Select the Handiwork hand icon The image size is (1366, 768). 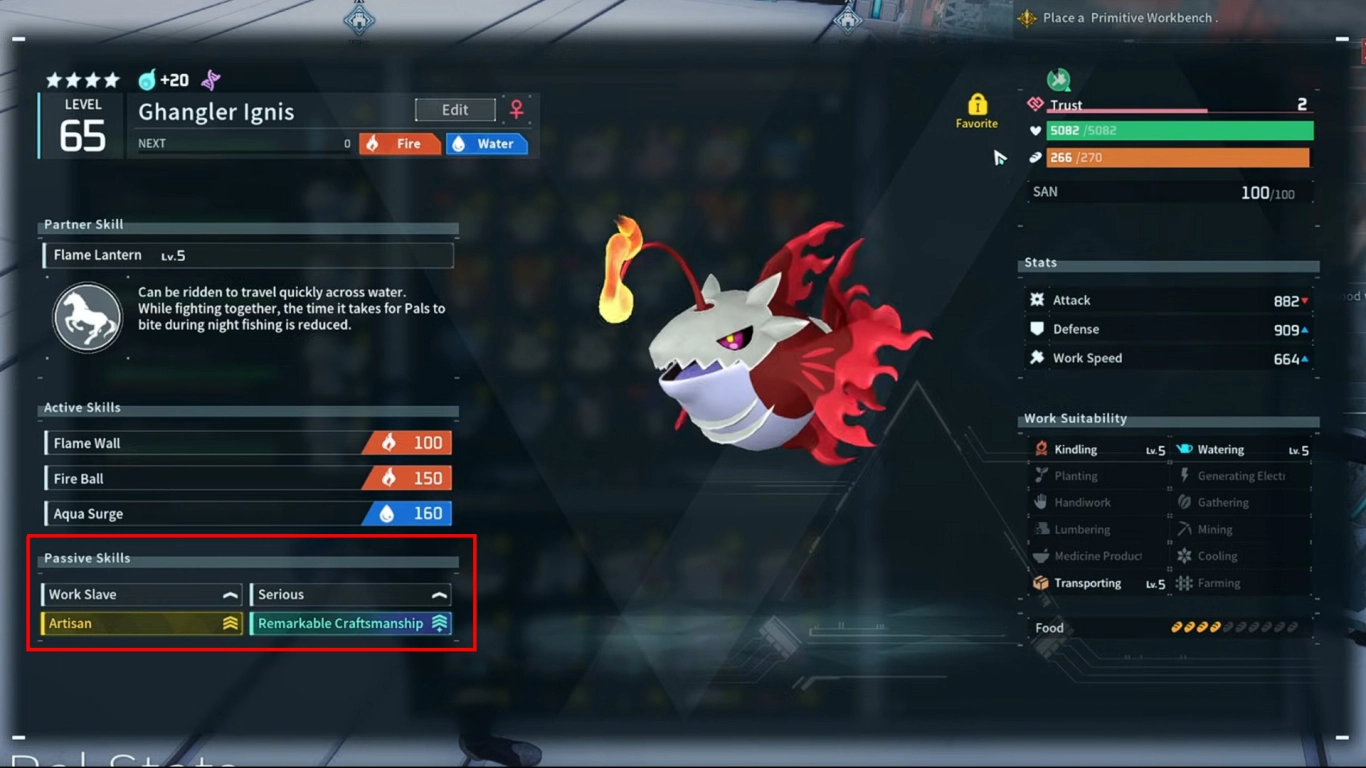(x=1043, y=502)
